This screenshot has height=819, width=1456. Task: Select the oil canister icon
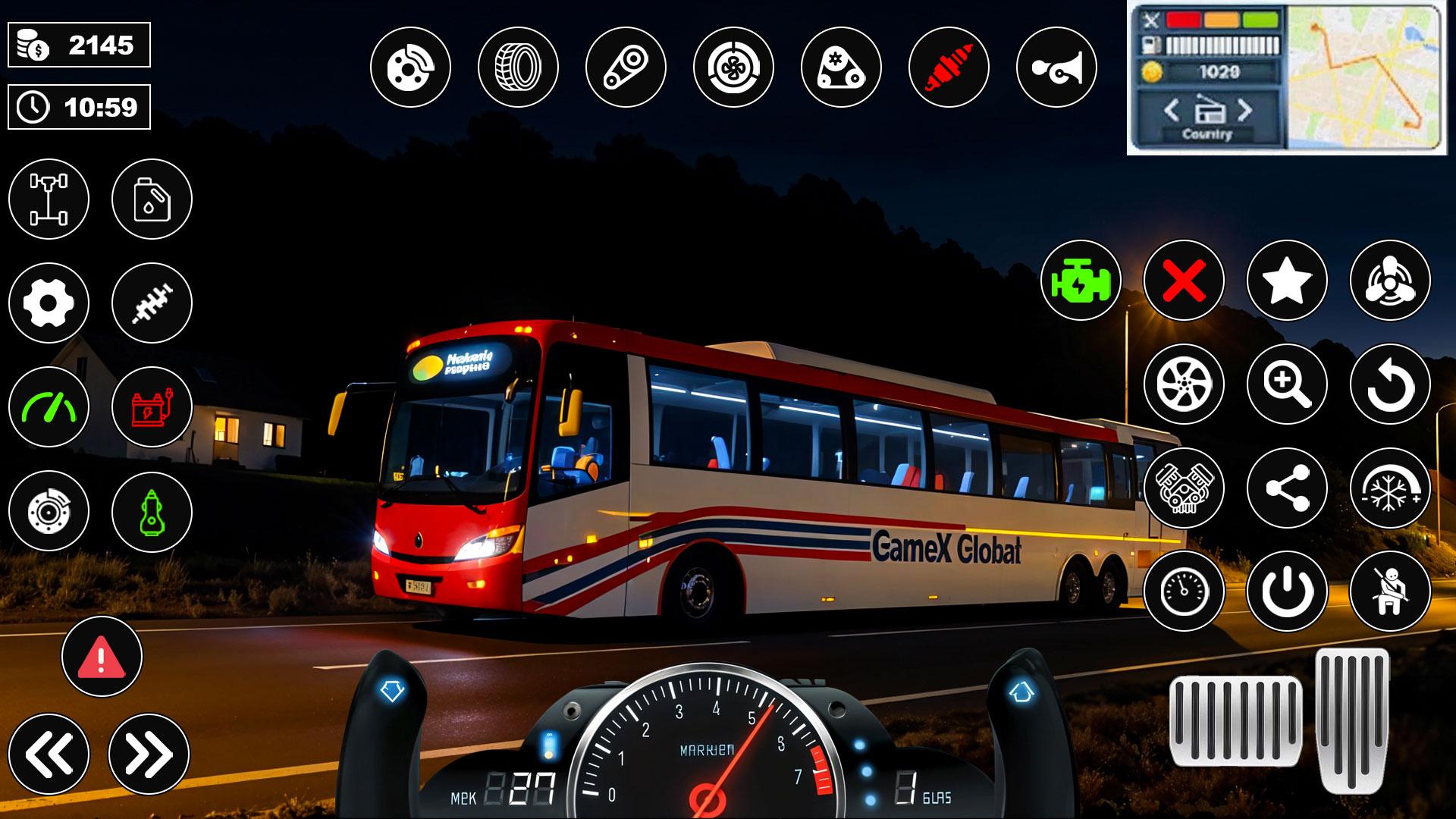152,199
